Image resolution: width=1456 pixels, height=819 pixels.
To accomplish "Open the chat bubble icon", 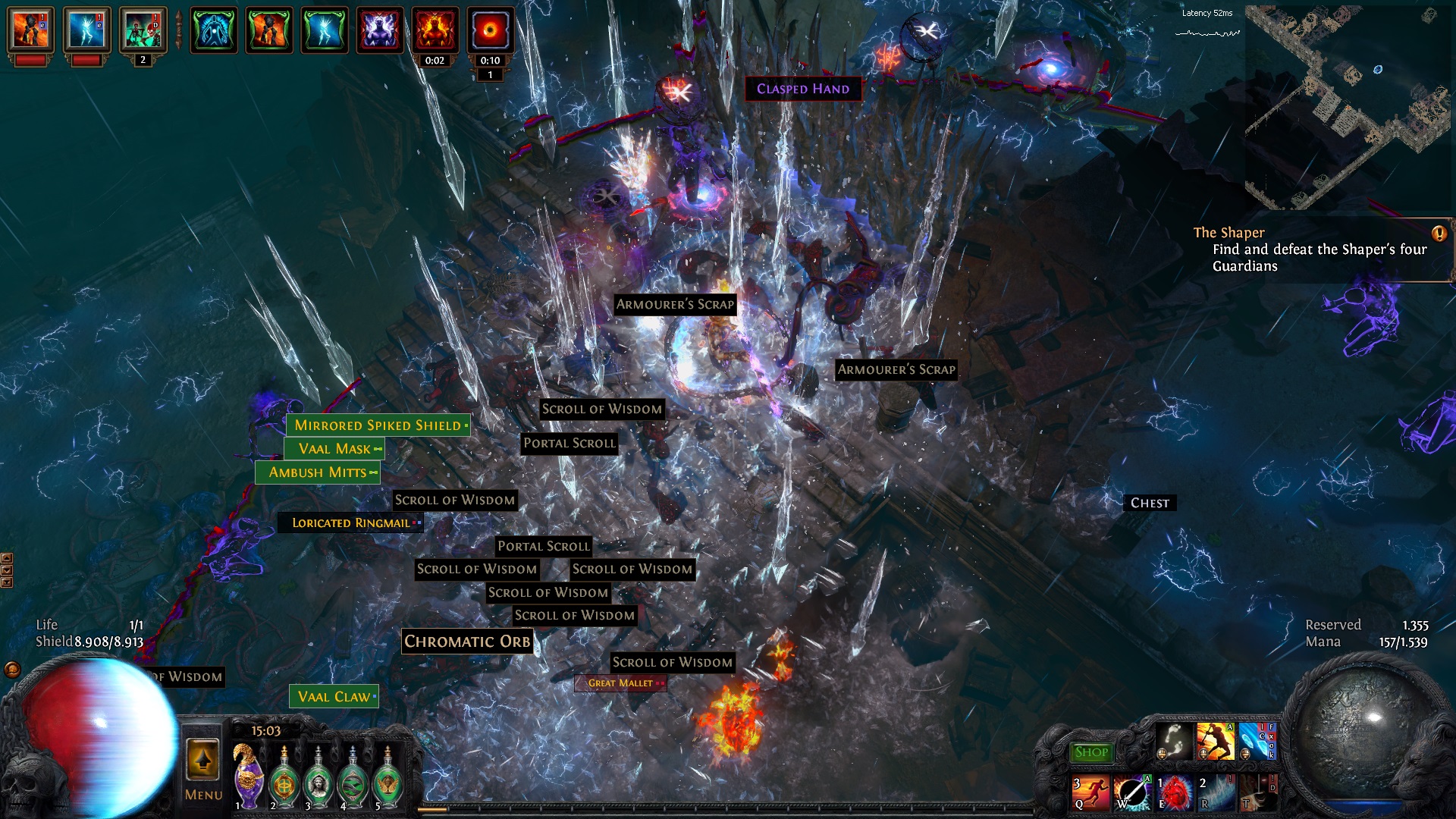I will [12, 670].
